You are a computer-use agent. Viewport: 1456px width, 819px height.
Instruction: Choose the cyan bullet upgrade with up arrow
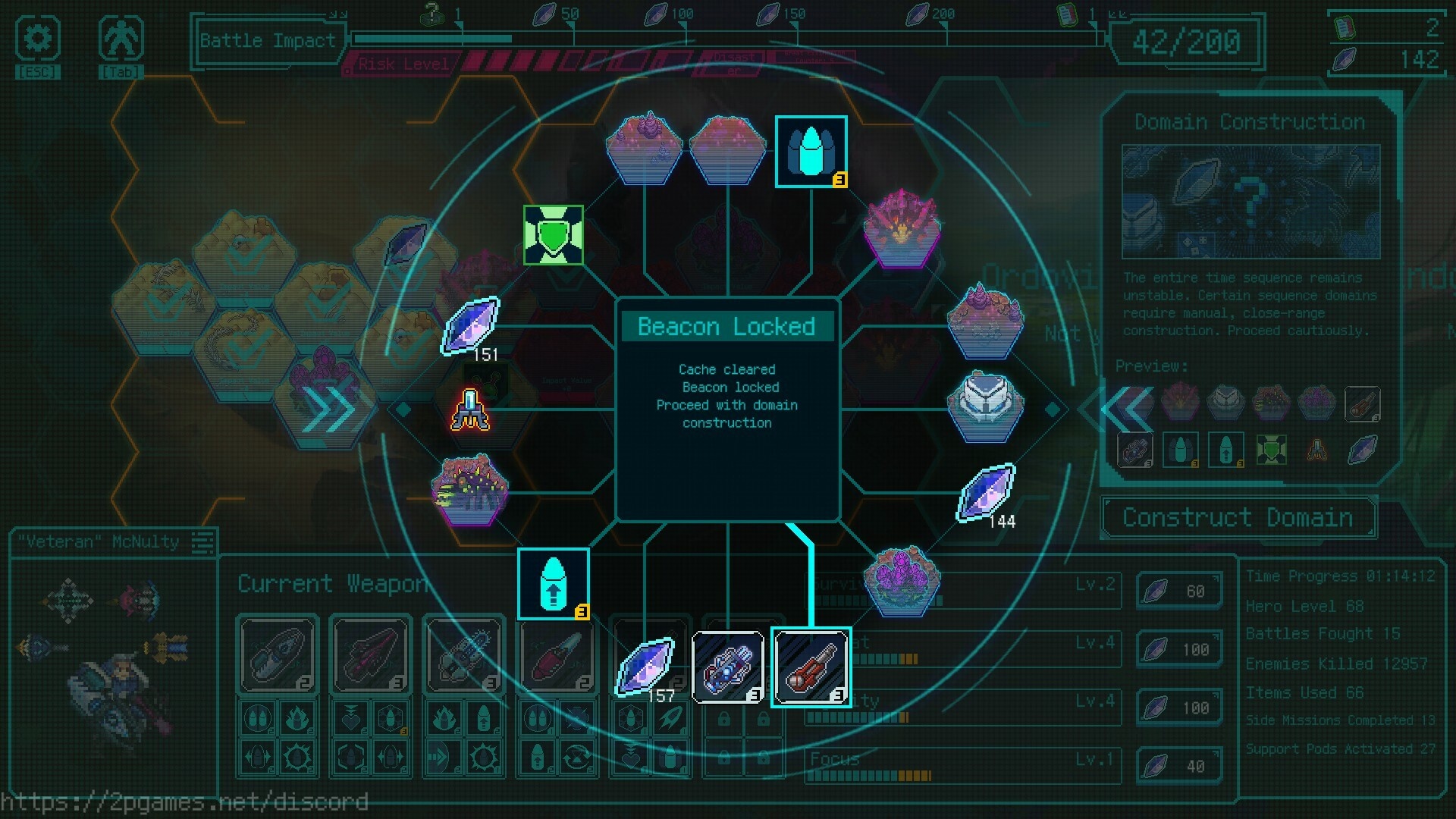(554, 583)
